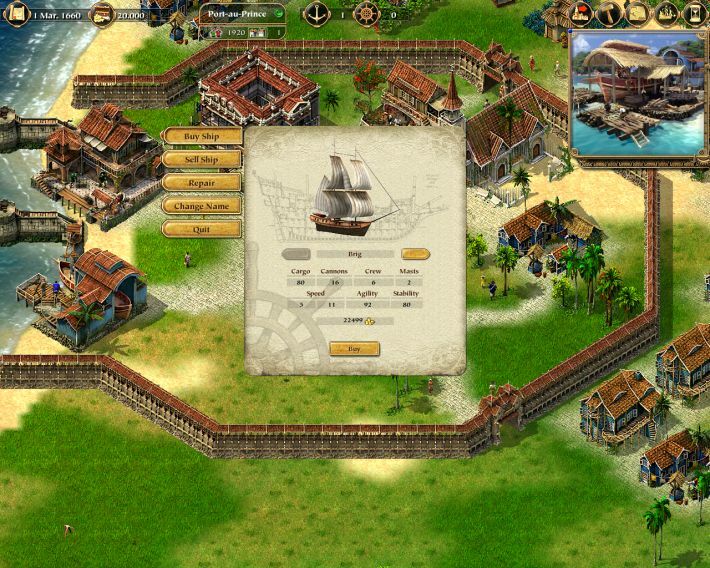Viewport: 710px width, 568px height.
Task: Show the next ship type with the gold arrow
Action: (x=415, y=254)
